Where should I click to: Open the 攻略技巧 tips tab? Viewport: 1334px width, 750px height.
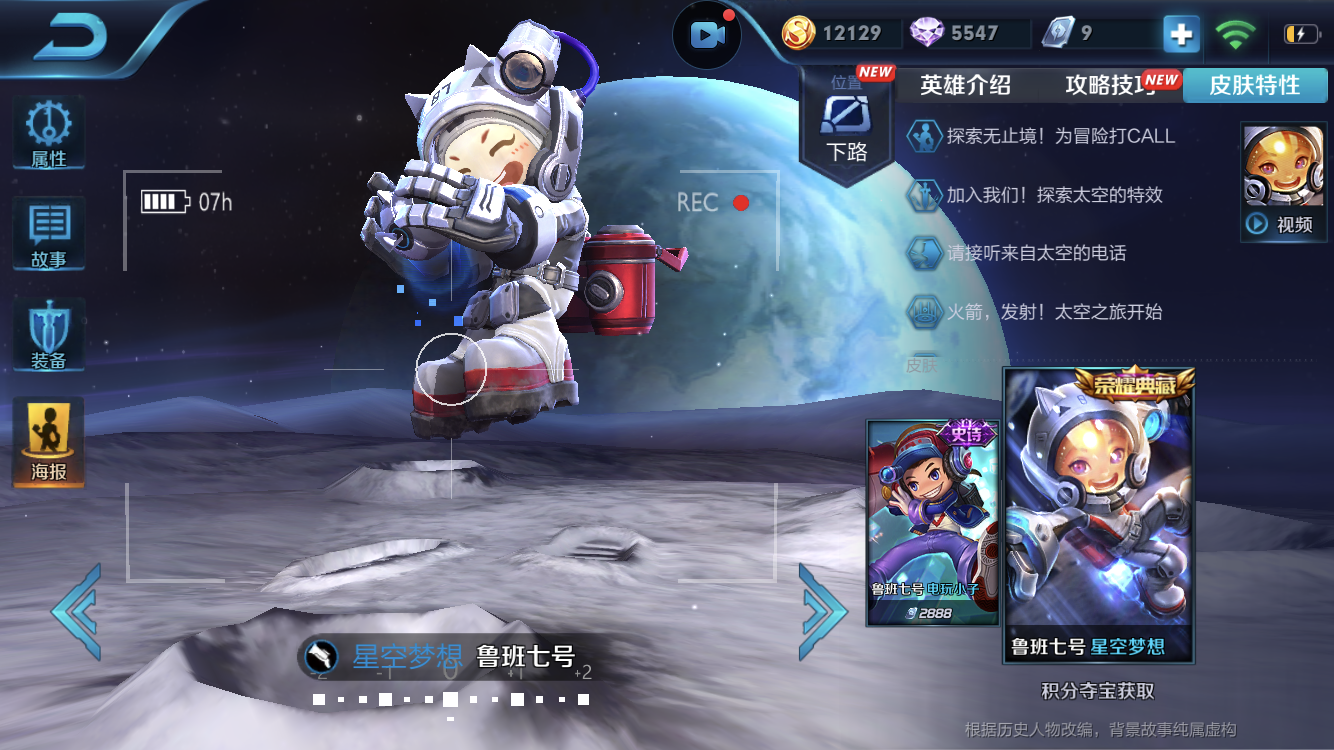(1102, 85)
